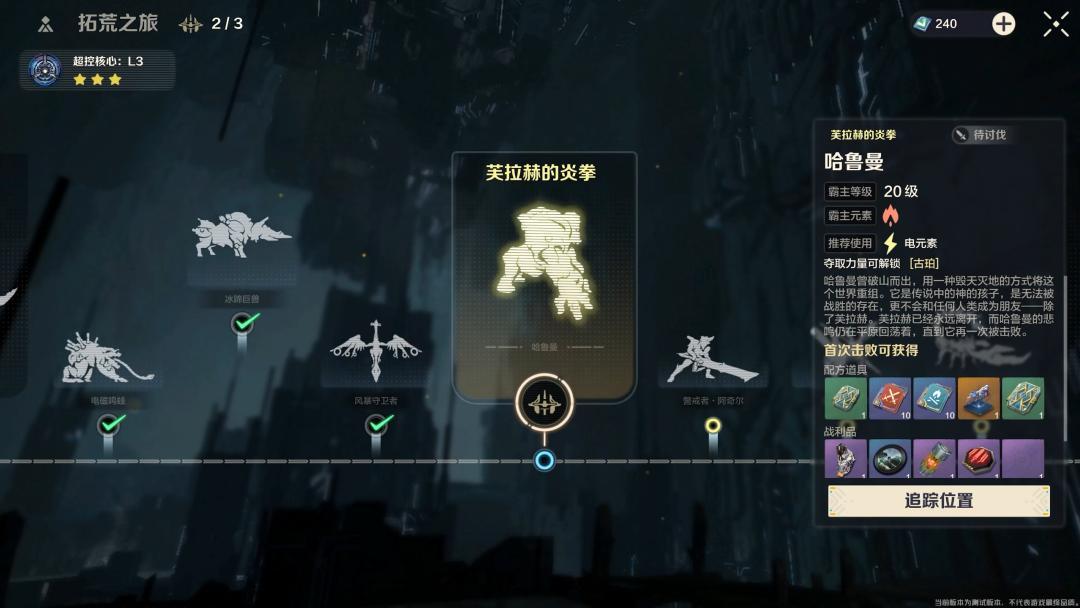Click the 追踪位置 track location button

point(938,501)
